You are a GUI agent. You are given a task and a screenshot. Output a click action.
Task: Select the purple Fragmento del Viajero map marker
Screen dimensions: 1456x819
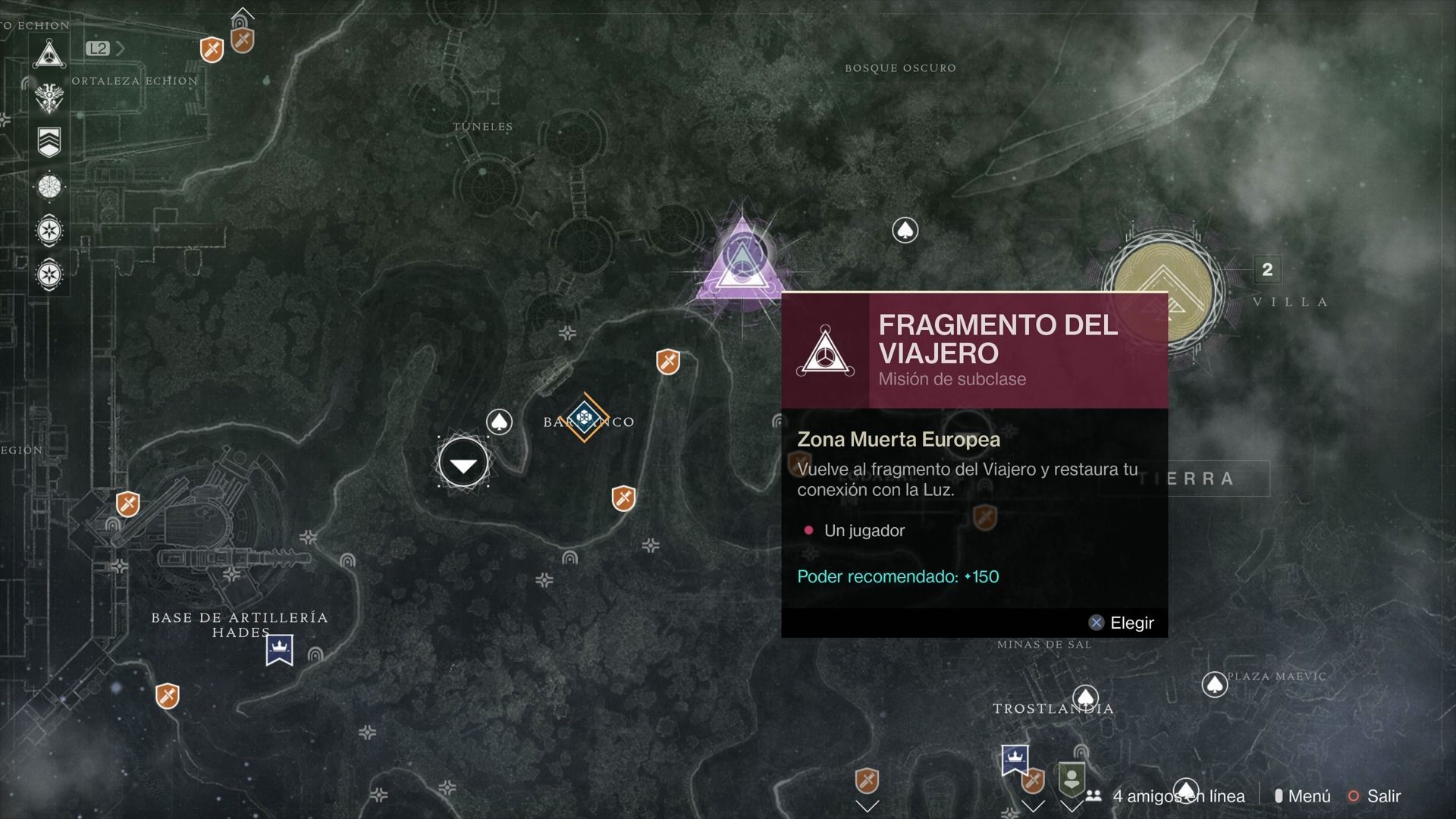[741, 262]
